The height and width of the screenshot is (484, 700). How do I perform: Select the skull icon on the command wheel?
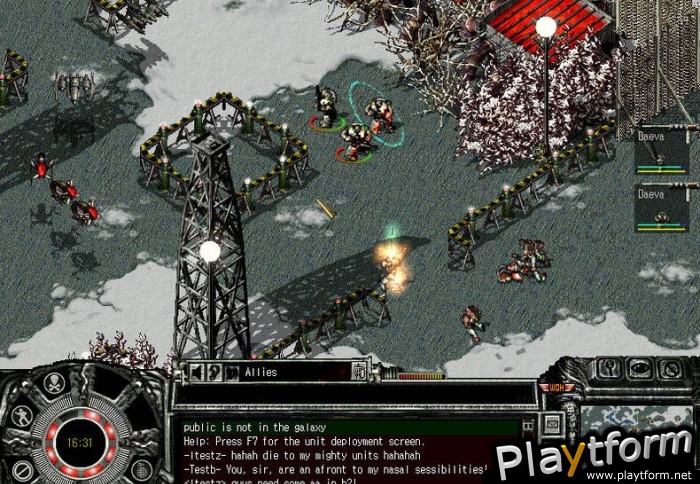tap(55, 382)
